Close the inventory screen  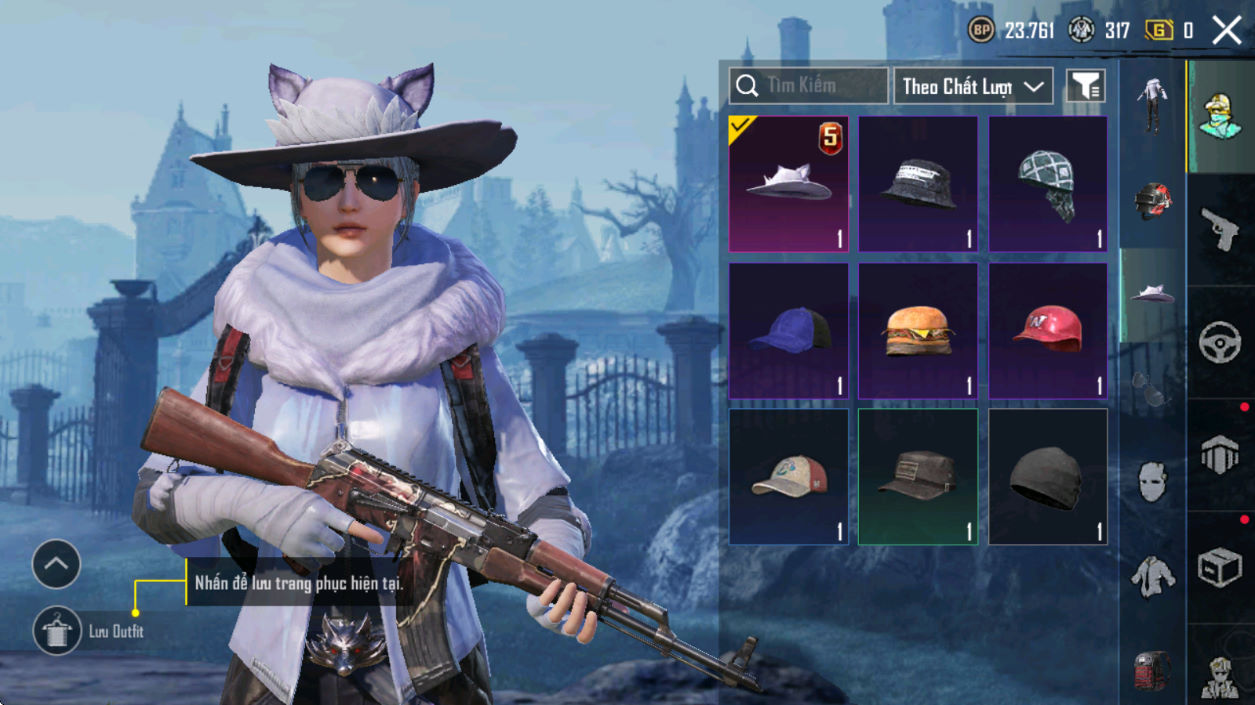point(1226,30)
